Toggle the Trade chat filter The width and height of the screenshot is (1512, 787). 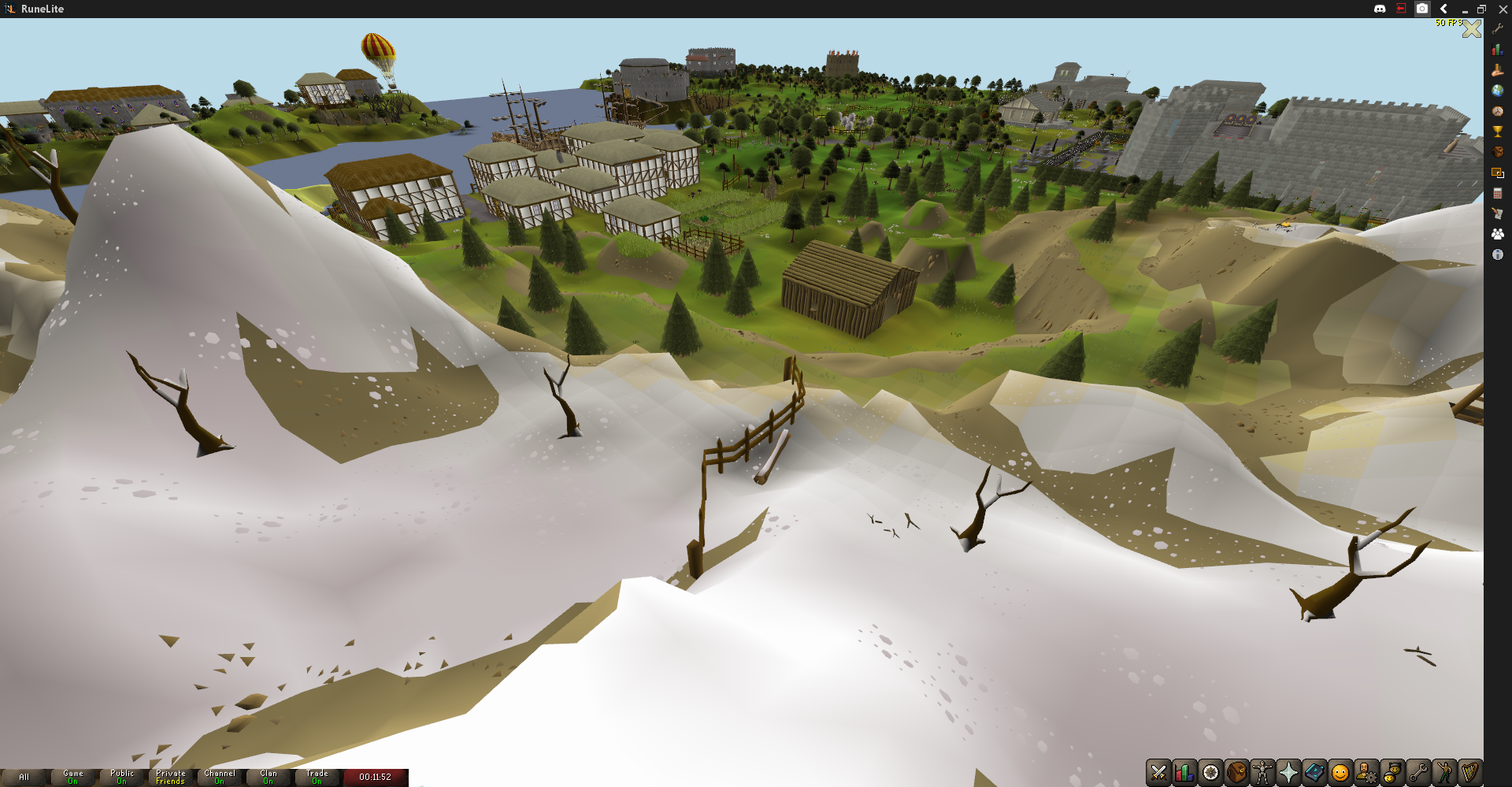pos(317,778)
